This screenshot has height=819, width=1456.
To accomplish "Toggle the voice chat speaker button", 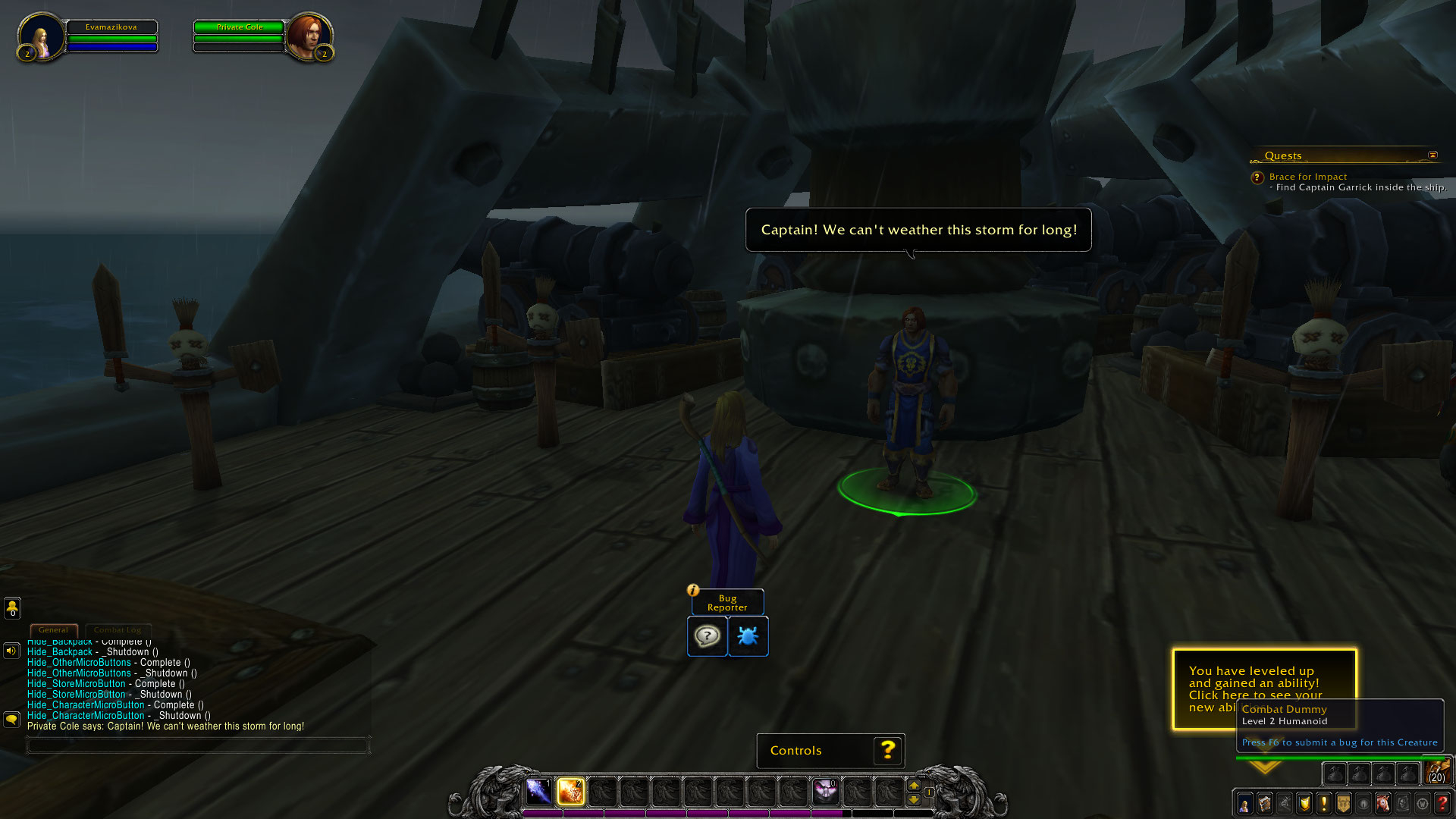I will coord(11,651).
